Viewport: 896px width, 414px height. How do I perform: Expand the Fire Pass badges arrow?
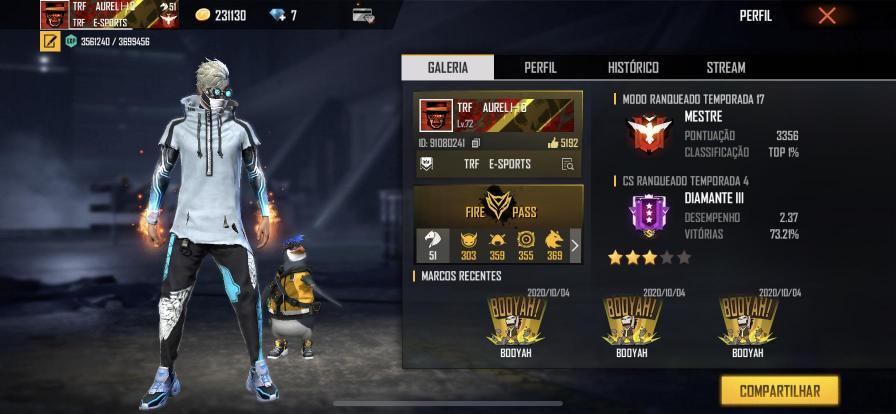(x=574, y=245)
